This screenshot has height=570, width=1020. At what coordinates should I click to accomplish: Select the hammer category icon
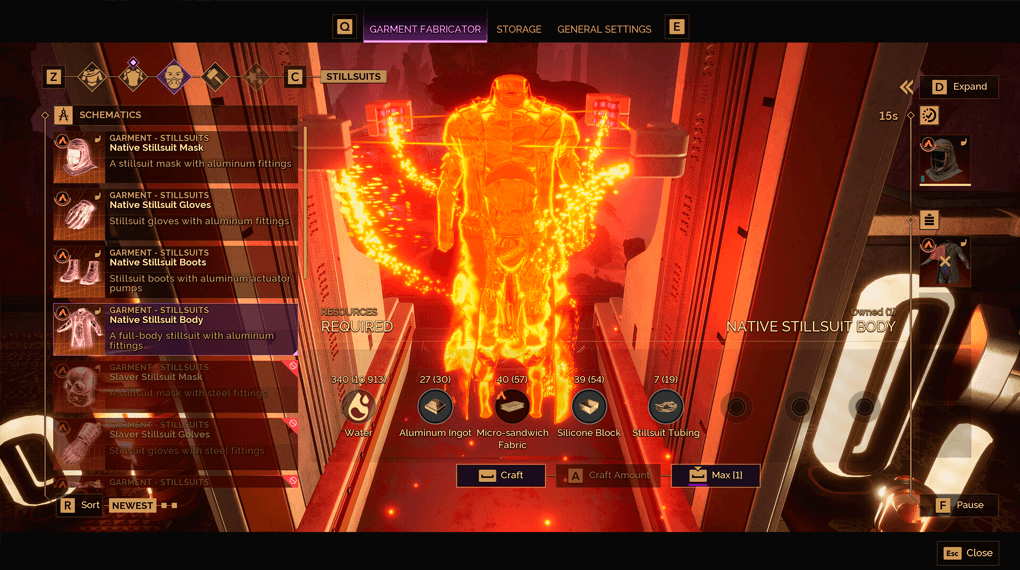[215, 76]
